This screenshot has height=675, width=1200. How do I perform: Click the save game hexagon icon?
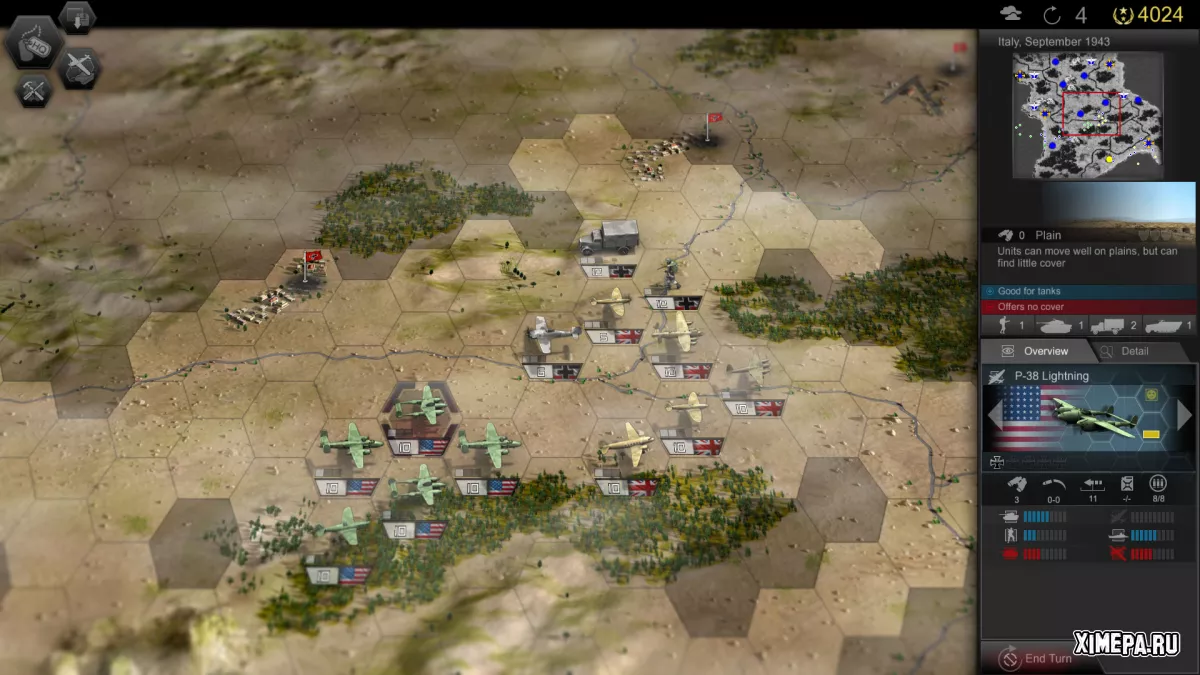coord(77,16)
